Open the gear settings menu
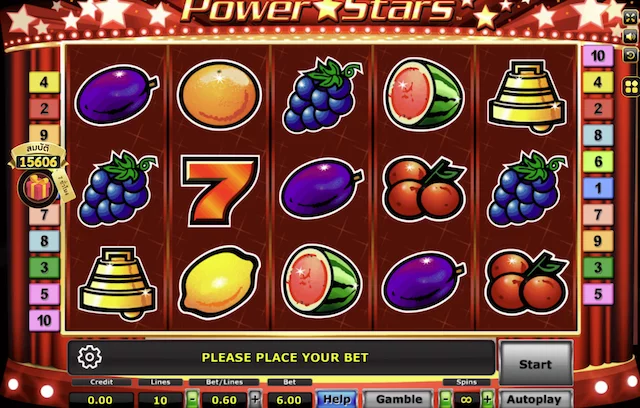640x408 pixels. (x=89, y=357)
